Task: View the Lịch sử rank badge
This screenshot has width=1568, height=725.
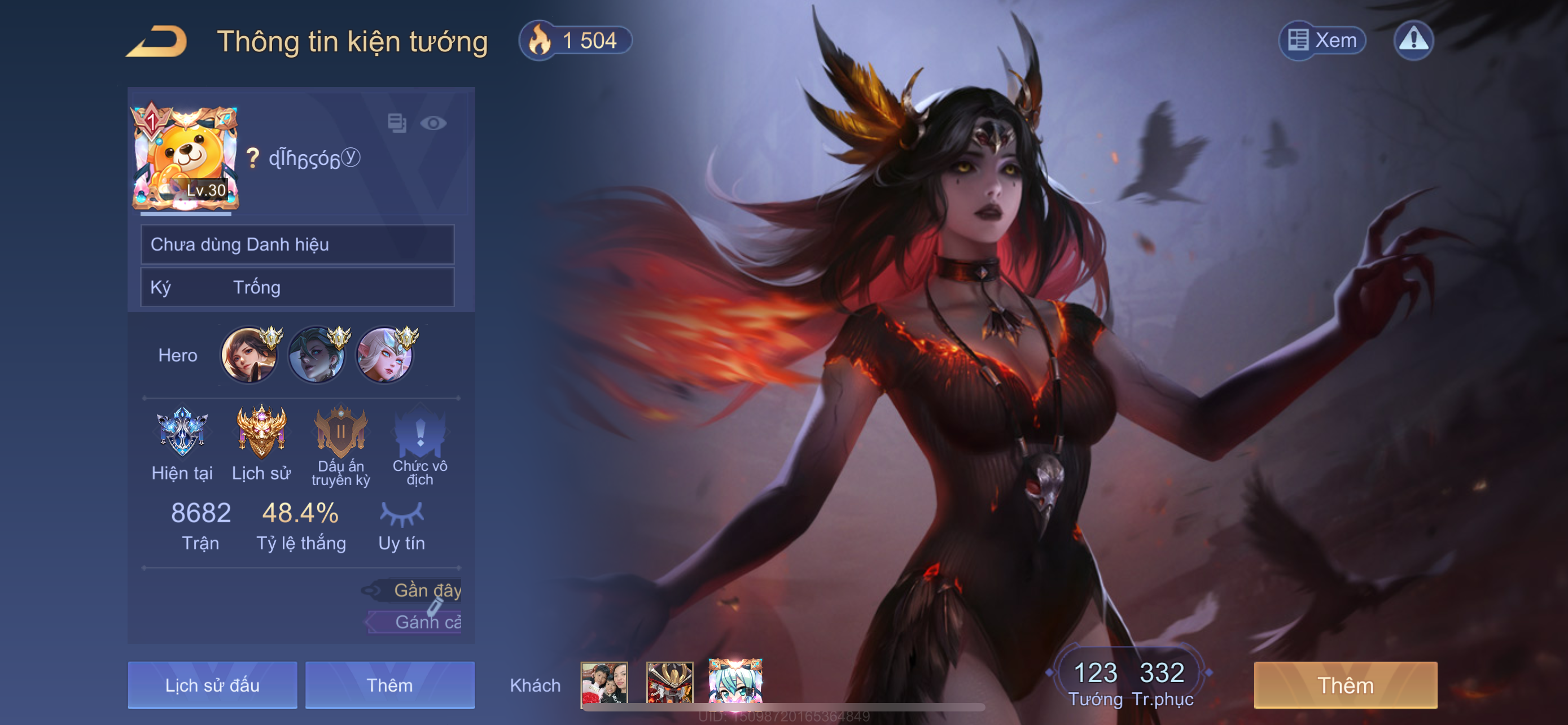Action: [x=261, y=433]
